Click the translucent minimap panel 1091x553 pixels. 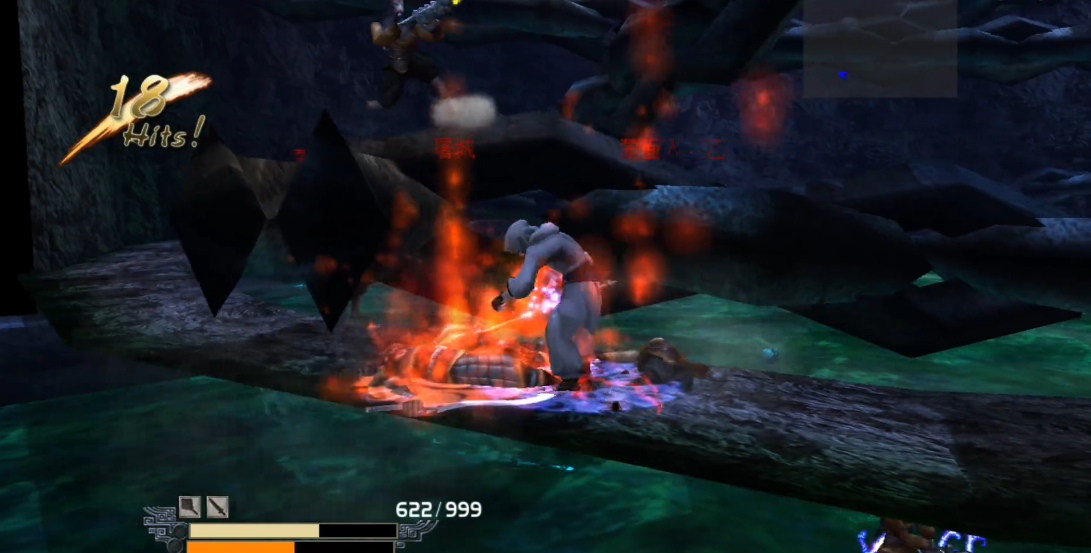879,48
